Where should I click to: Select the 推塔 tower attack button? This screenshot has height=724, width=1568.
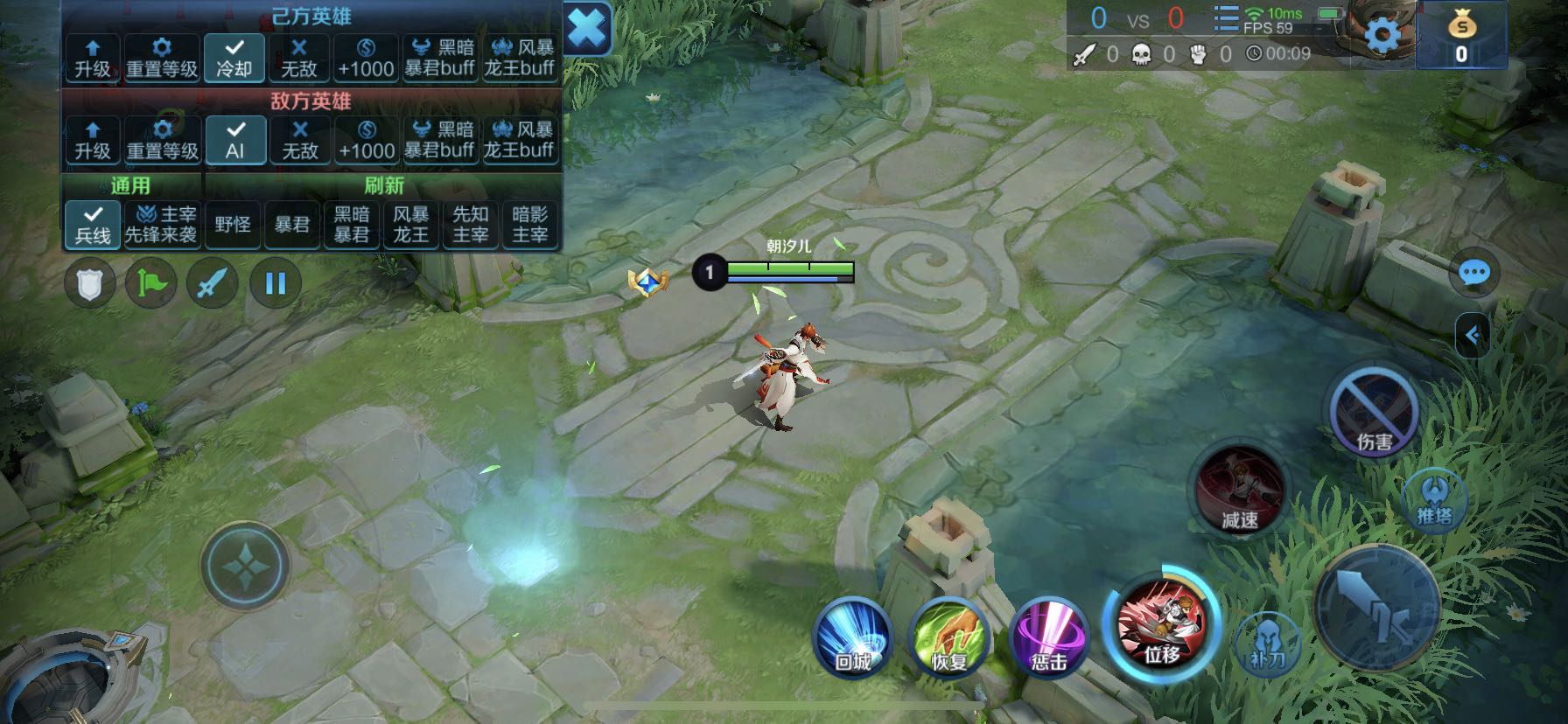[x=1434, y=500]
